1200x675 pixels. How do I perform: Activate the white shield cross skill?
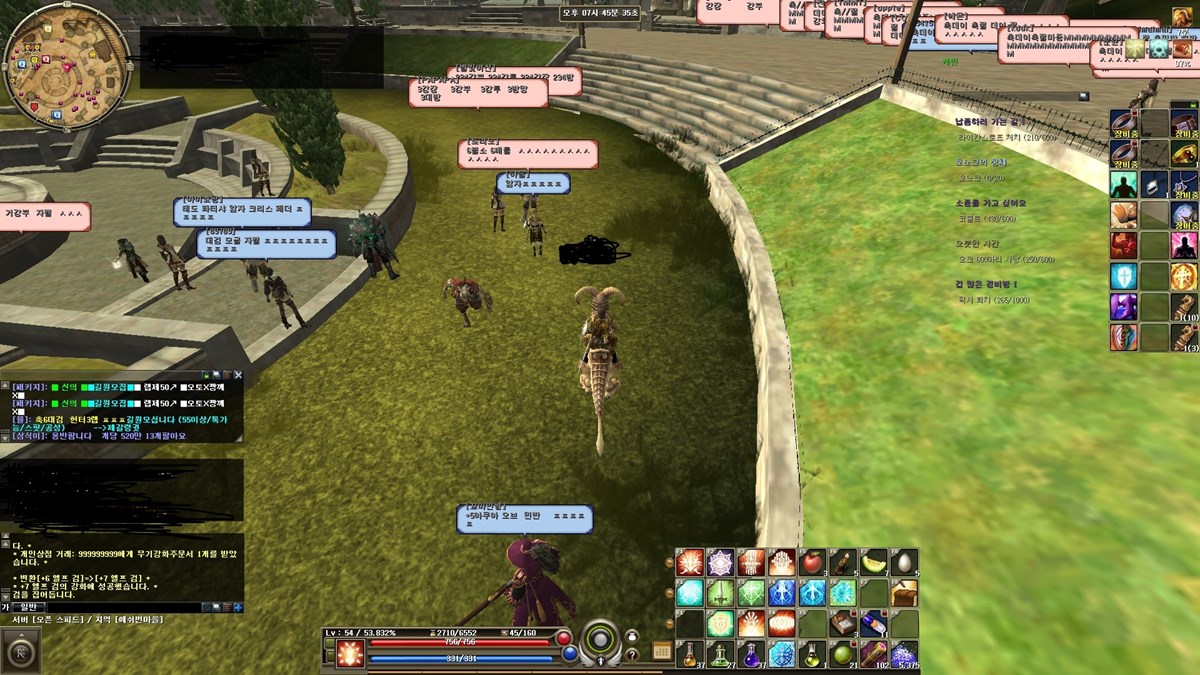pyautogui.click(x=1123, y=276)
